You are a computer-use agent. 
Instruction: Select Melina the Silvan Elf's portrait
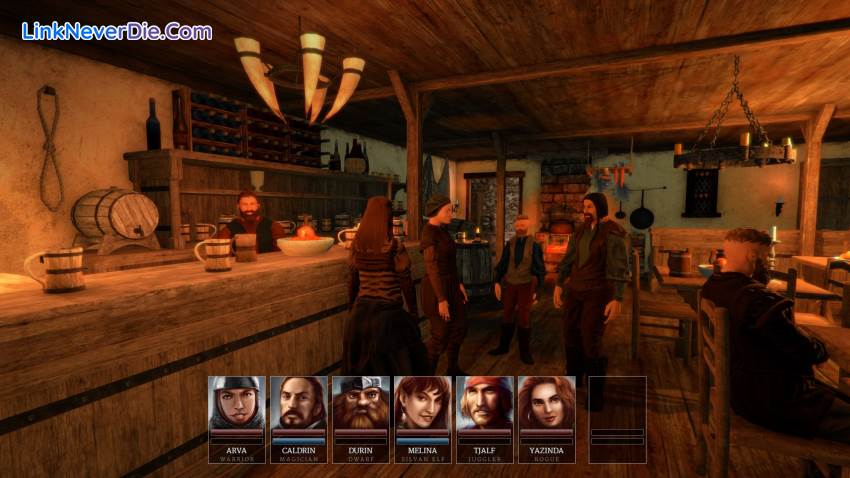[x=423, y=403]
